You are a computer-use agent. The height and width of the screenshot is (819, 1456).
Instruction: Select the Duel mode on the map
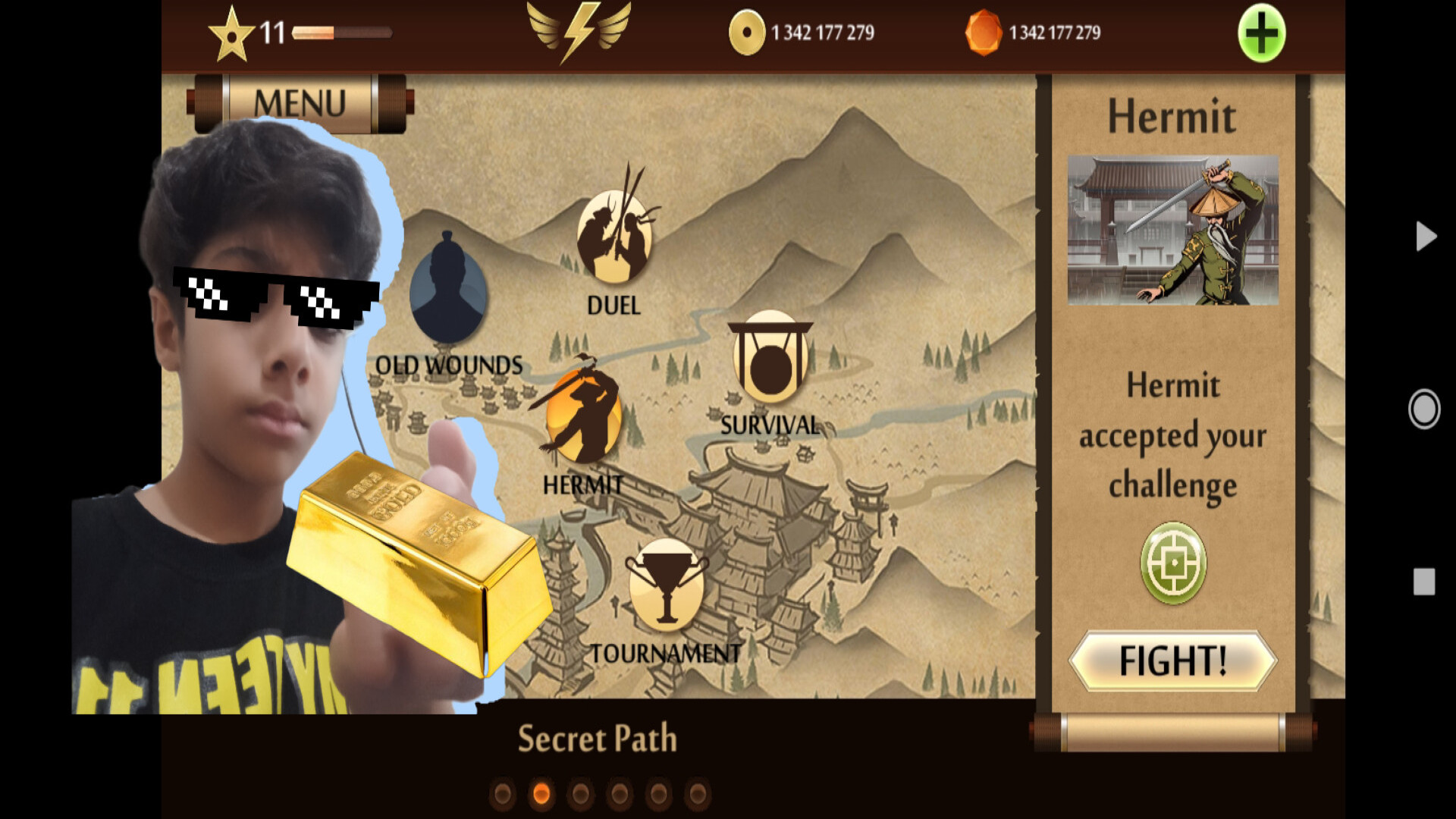614,237
